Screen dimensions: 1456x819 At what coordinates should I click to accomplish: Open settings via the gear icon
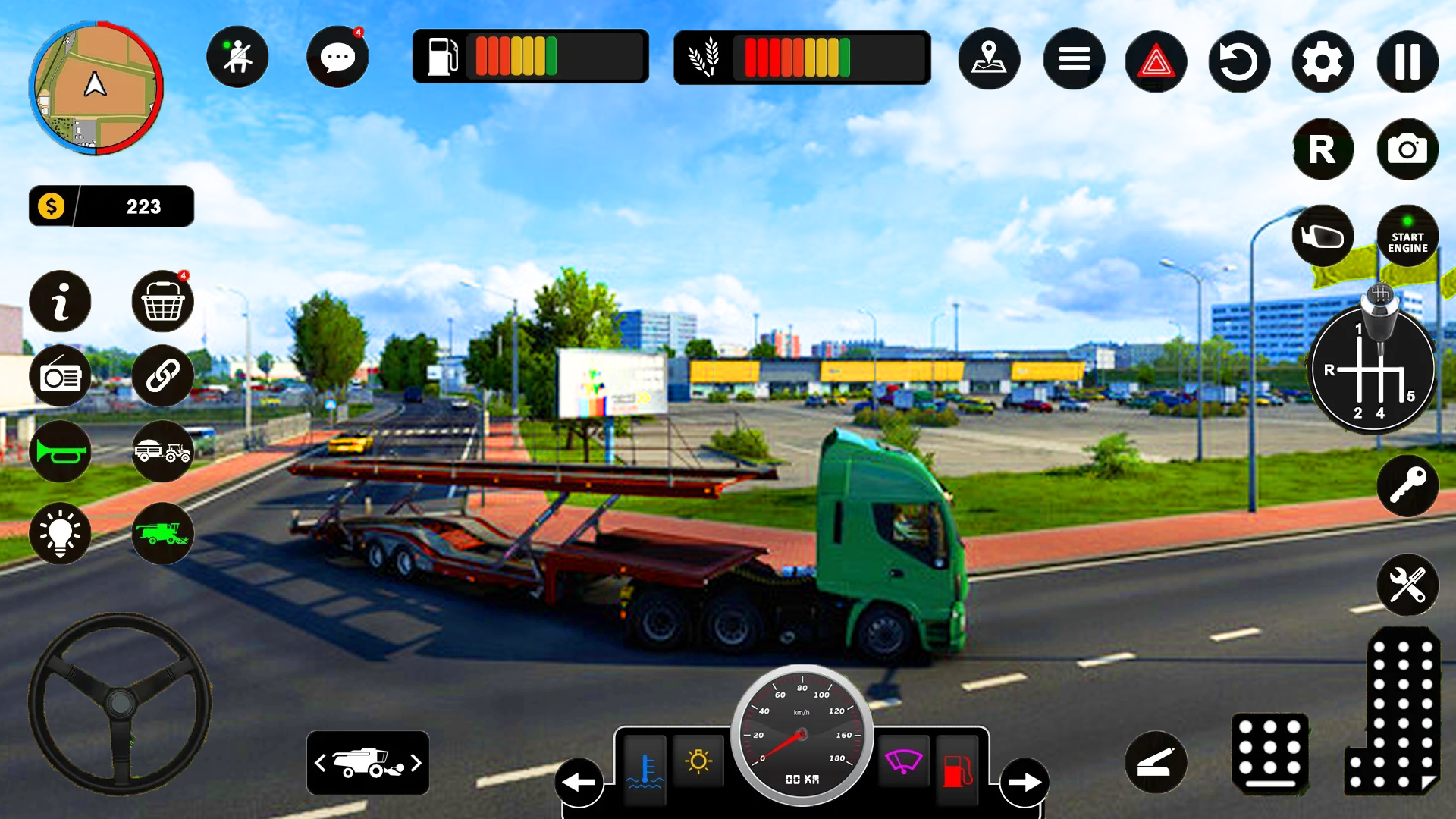tap(1323, 61)
